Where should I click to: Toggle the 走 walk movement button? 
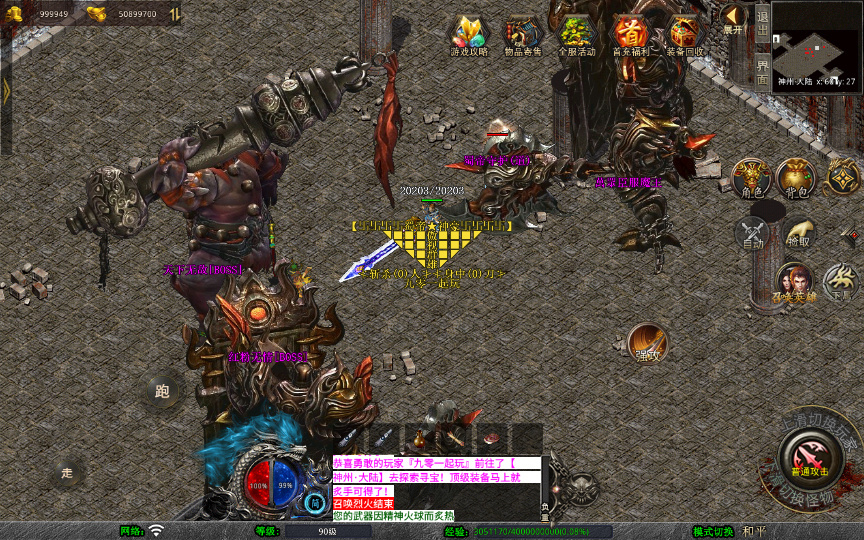(x=67, y=472)
